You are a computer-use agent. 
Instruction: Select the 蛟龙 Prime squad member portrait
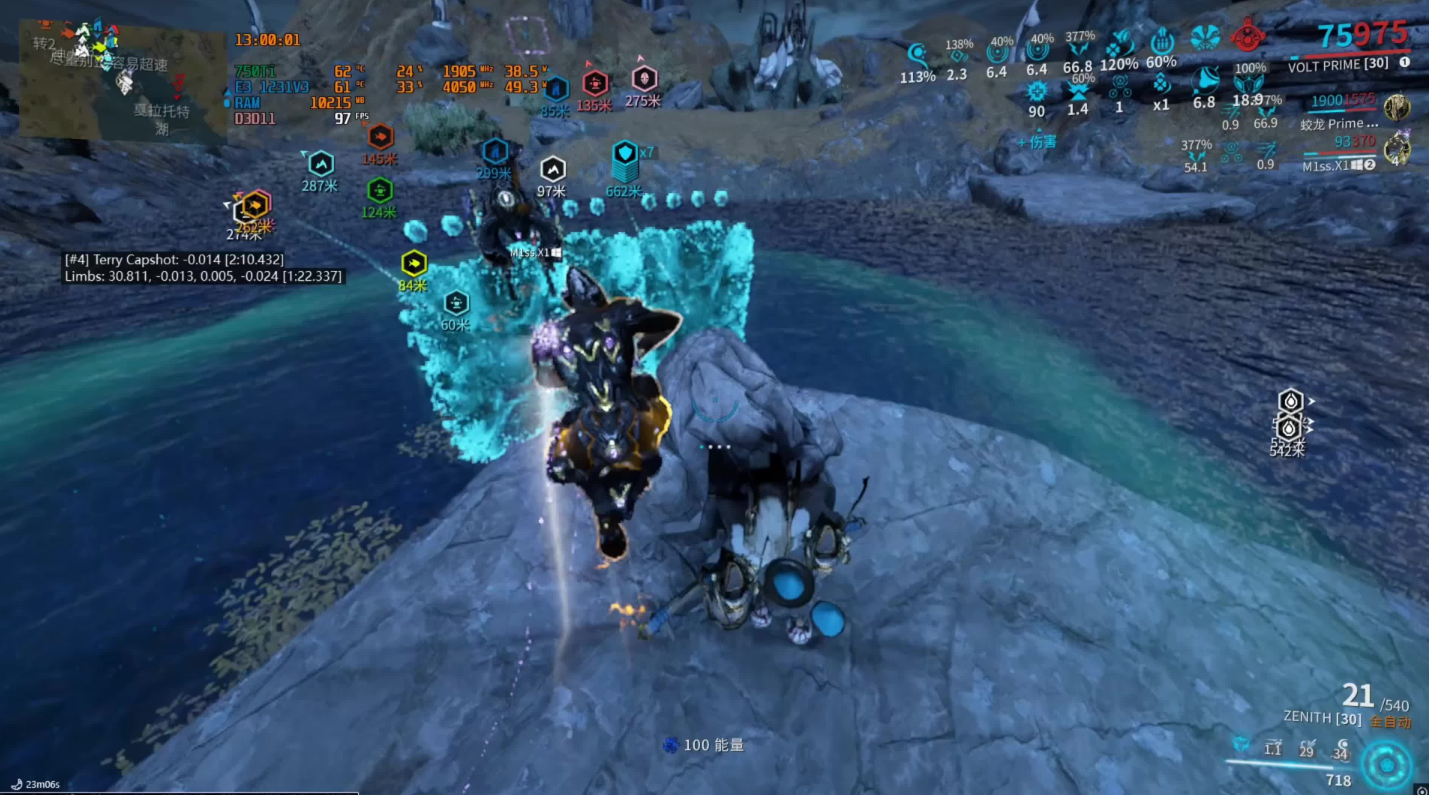coord(1397,107)
